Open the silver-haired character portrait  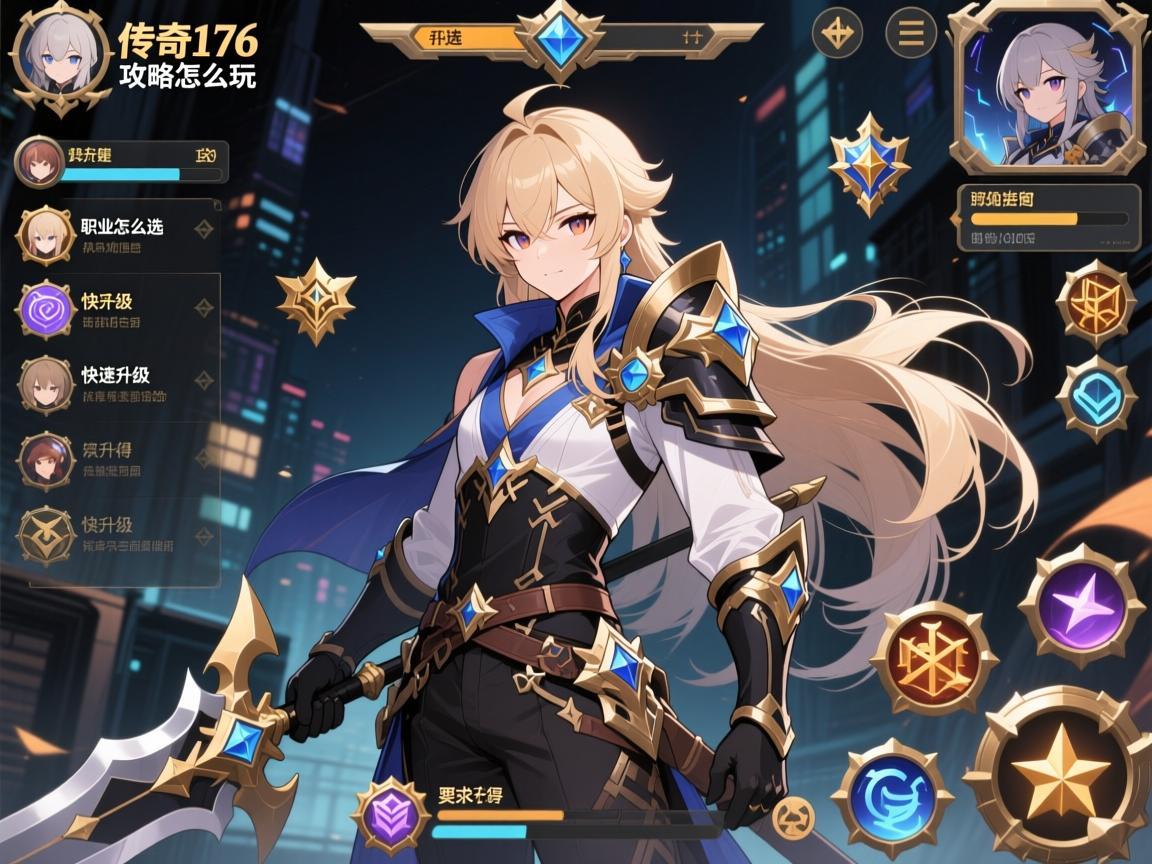1046,88
